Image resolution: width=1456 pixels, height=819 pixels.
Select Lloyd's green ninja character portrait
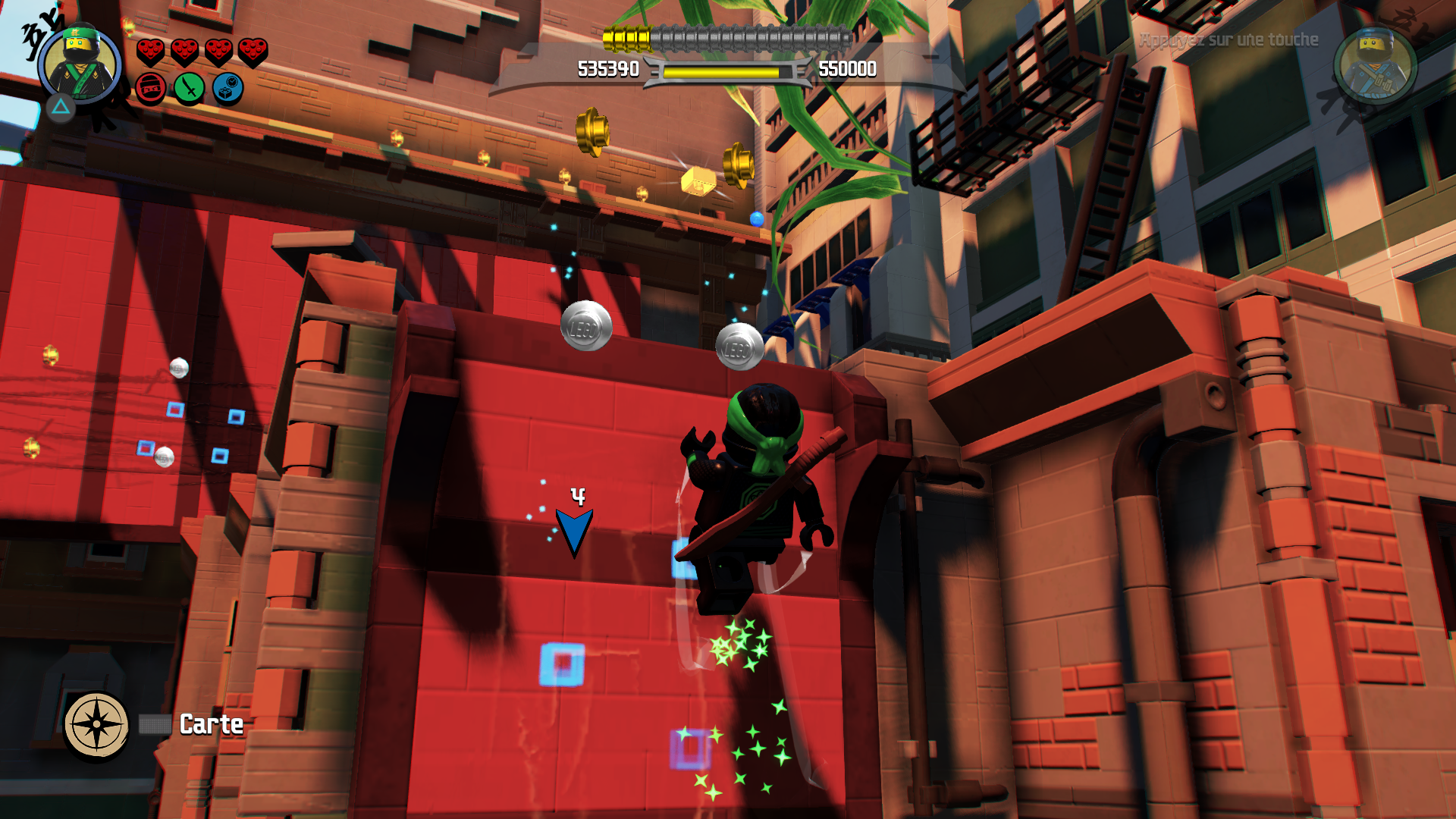tap(80, 65)
